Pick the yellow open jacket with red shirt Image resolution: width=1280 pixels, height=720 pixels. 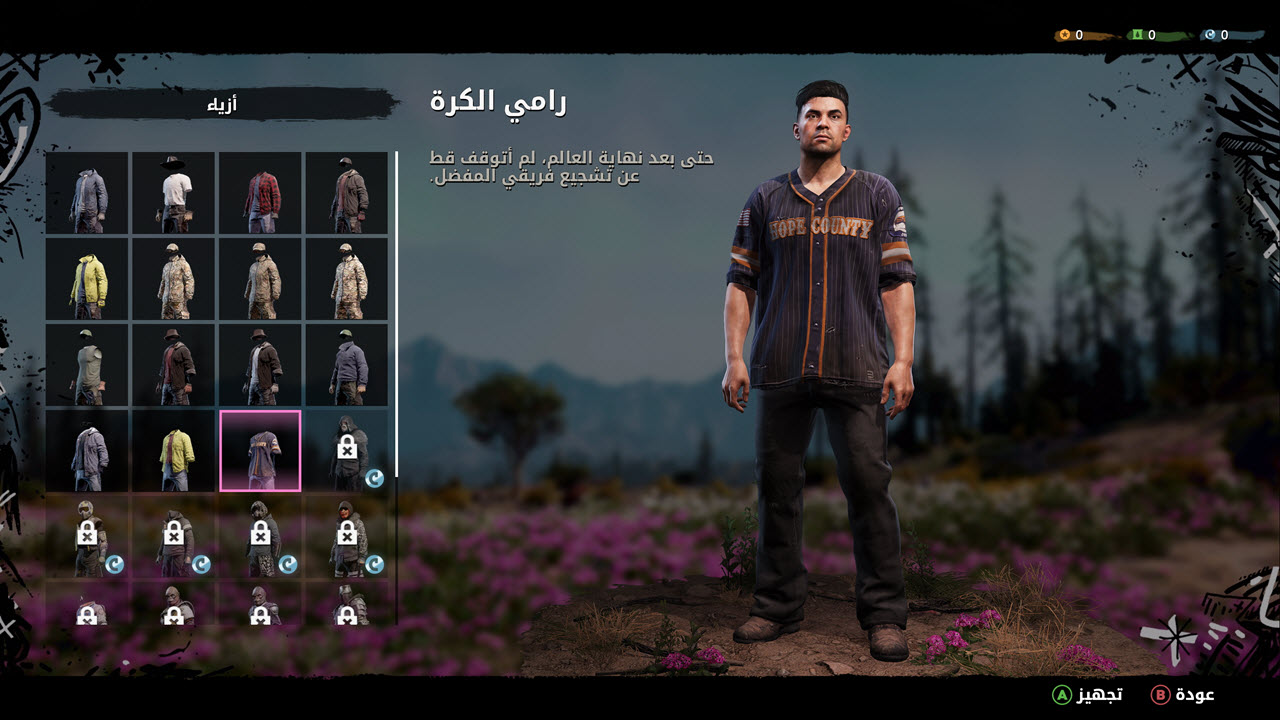(173, 451)
